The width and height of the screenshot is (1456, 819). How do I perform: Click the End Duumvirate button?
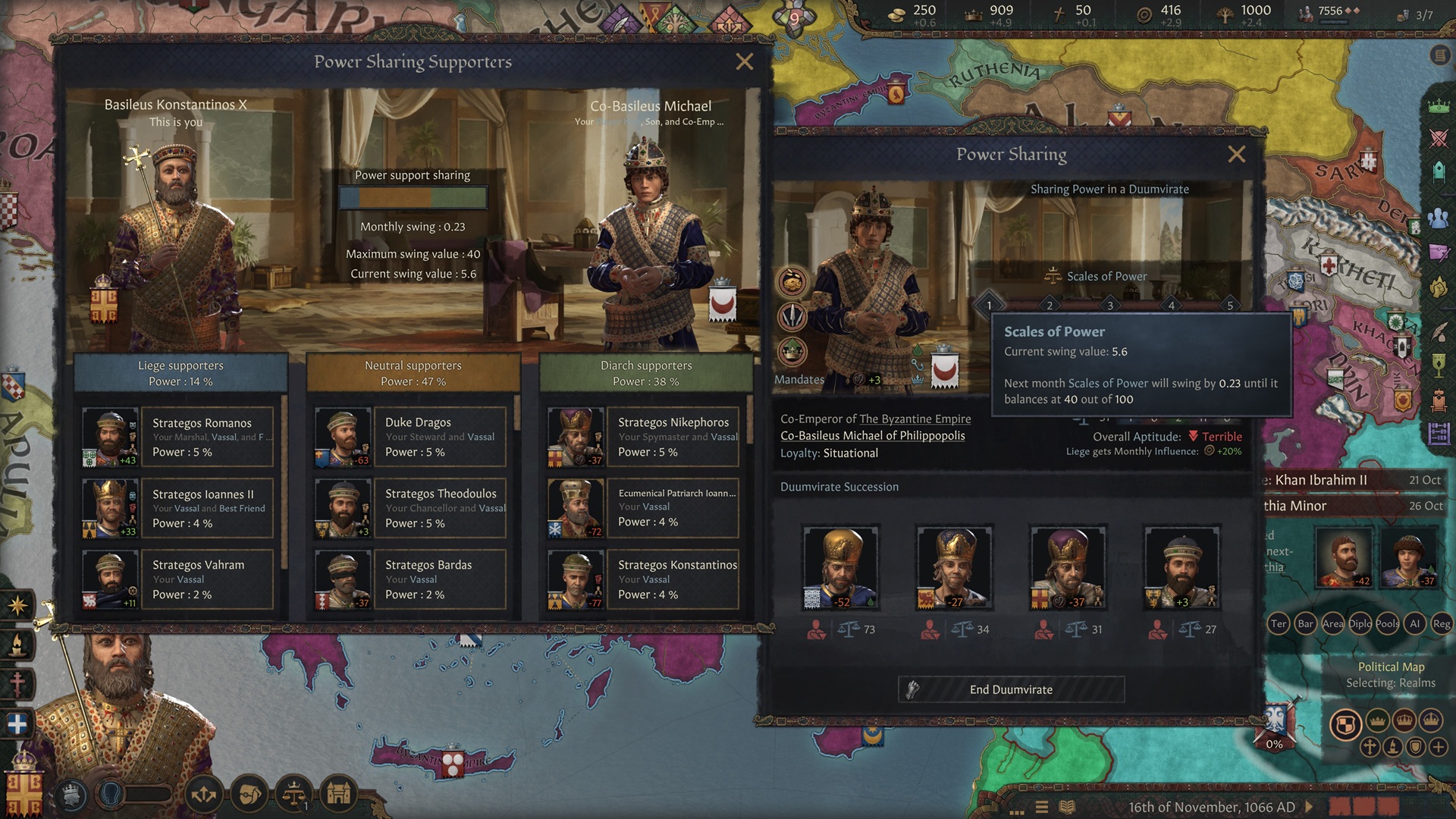coord(1010,689)
